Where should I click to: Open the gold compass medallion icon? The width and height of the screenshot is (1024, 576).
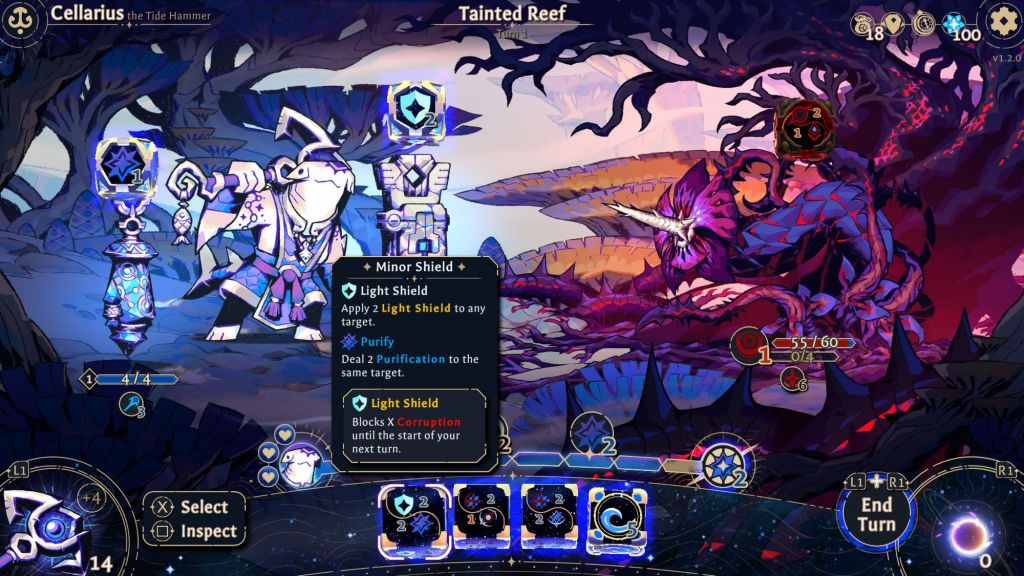[x=925, y=23]
